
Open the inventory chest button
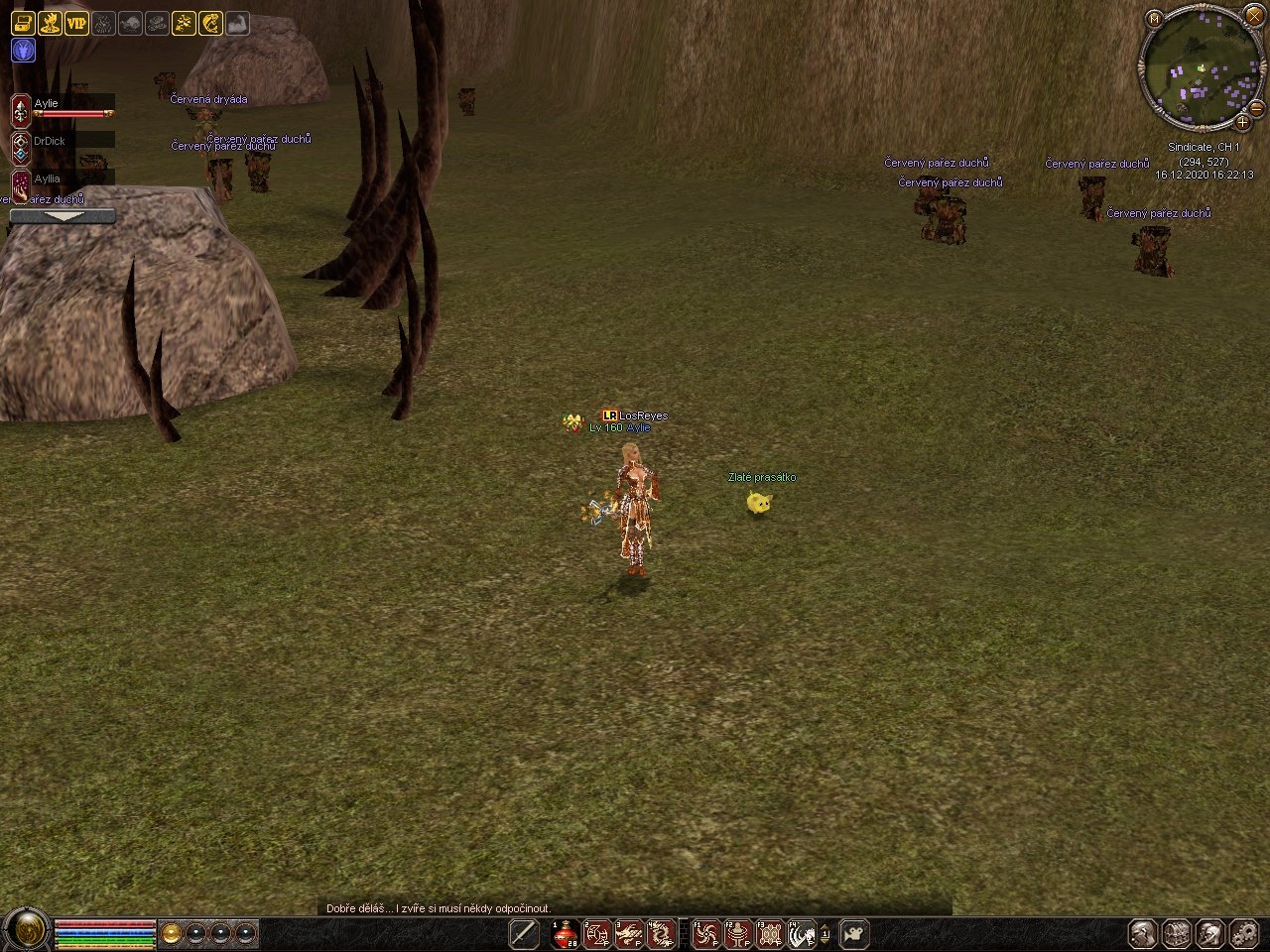click(1177, 933)
